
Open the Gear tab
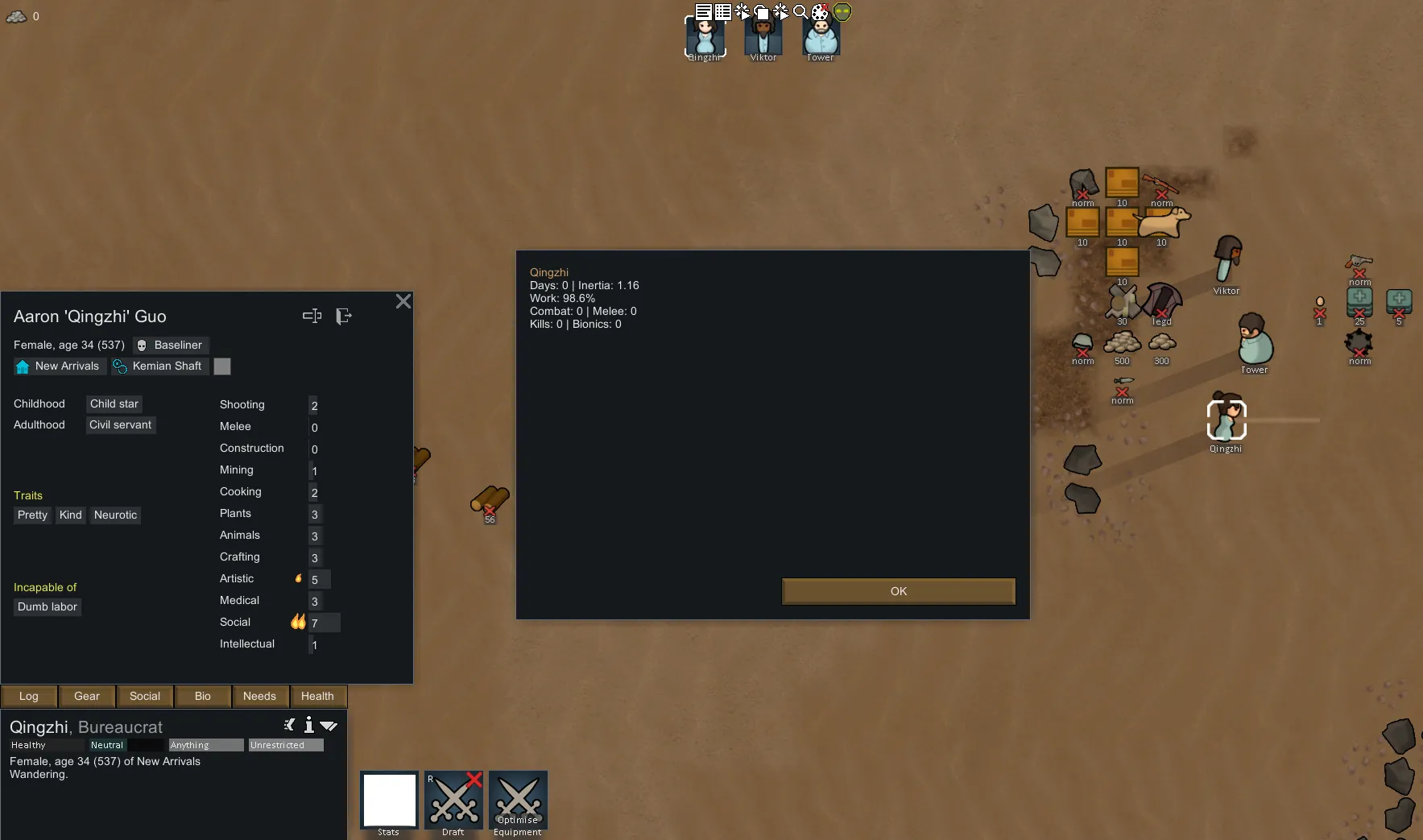(87, 696)
